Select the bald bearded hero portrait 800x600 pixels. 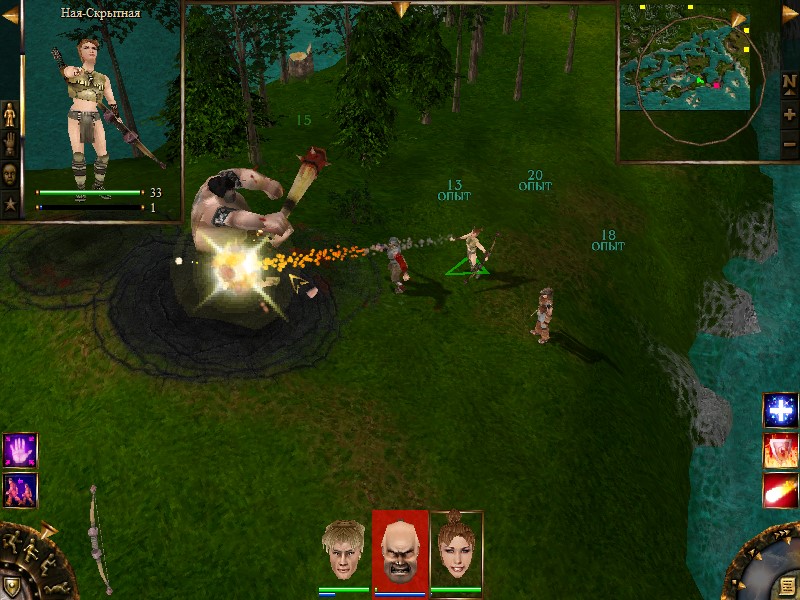[400, 550]
